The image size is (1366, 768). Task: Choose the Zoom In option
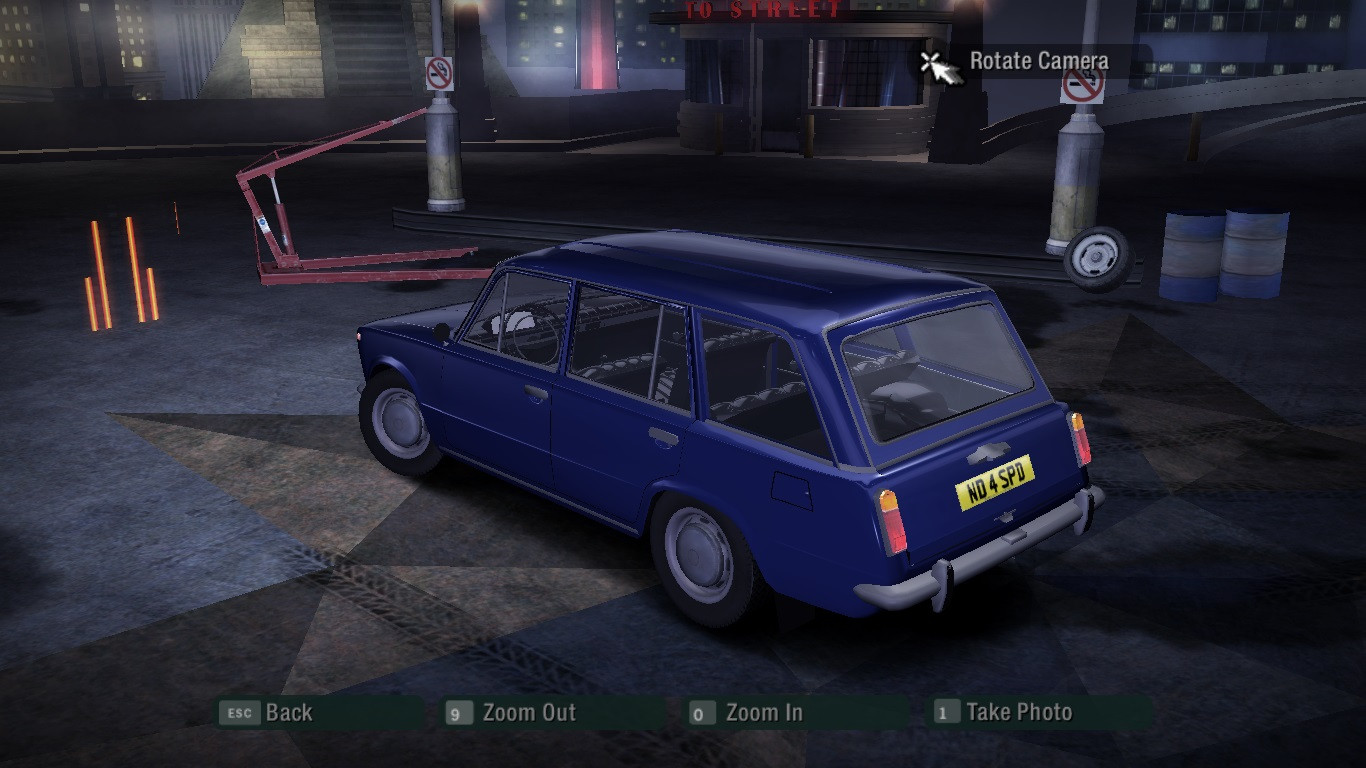(x=763, y=713)
